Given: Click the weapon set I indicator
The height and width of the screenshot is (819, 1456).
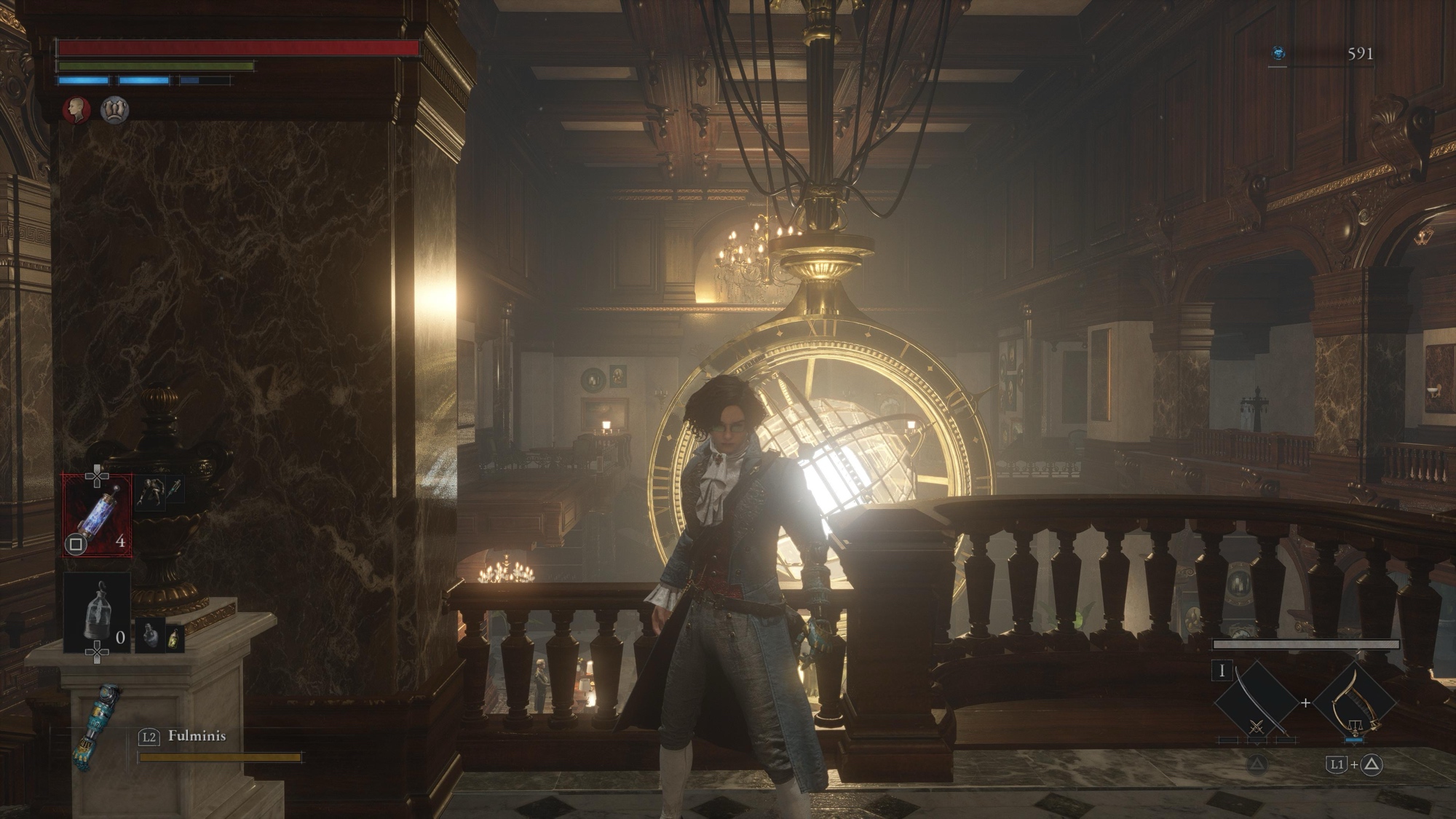Looking at the screenshot, I should pos(1222,670).
